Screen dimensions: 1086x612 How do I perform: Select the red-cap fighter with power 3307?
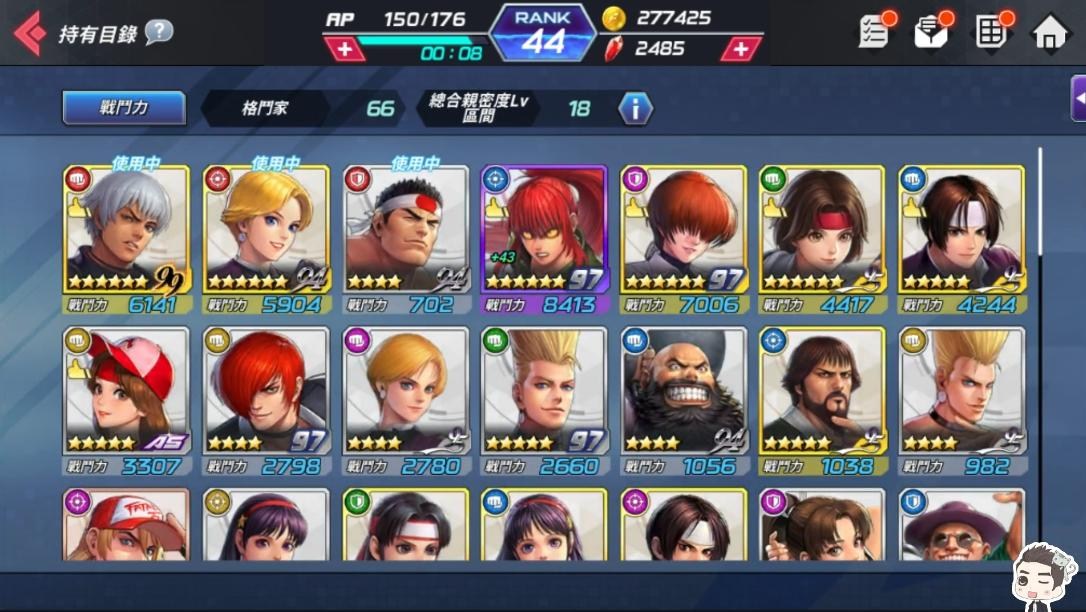[x=126, y=401]
